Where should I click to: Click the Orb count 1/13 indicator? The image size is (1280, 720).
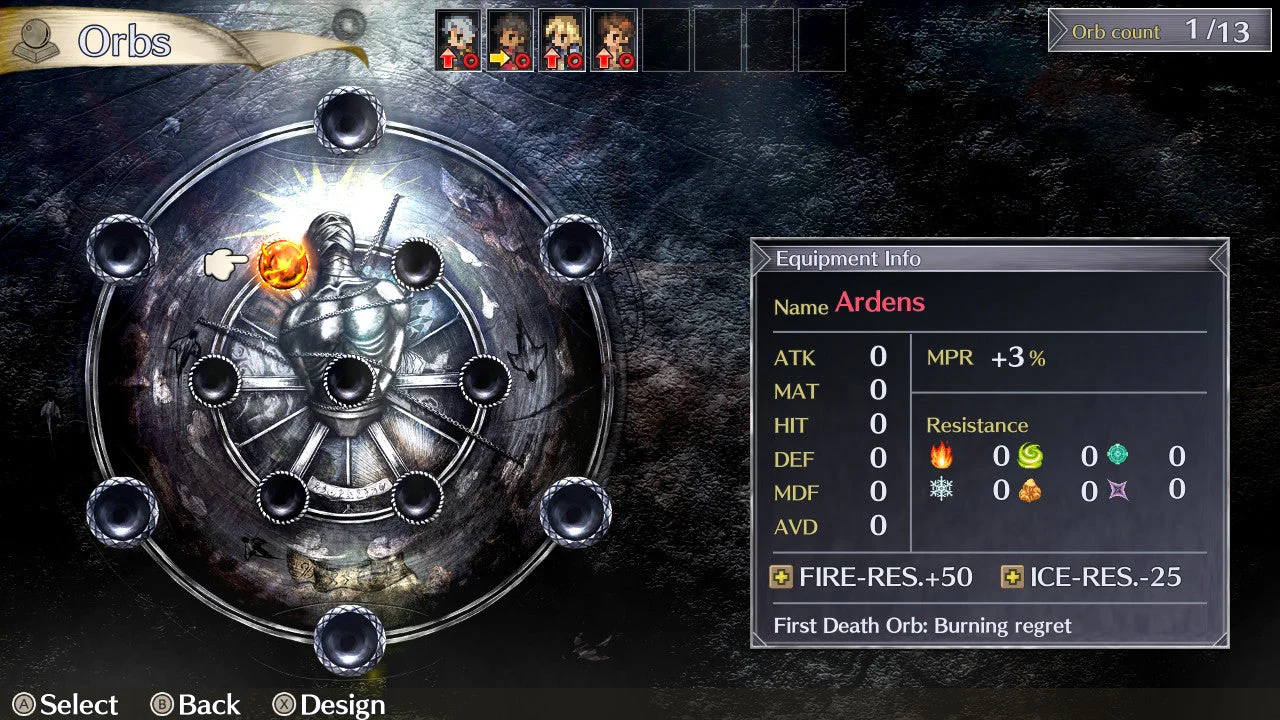pyautogui.click(x=1156, y=32)
